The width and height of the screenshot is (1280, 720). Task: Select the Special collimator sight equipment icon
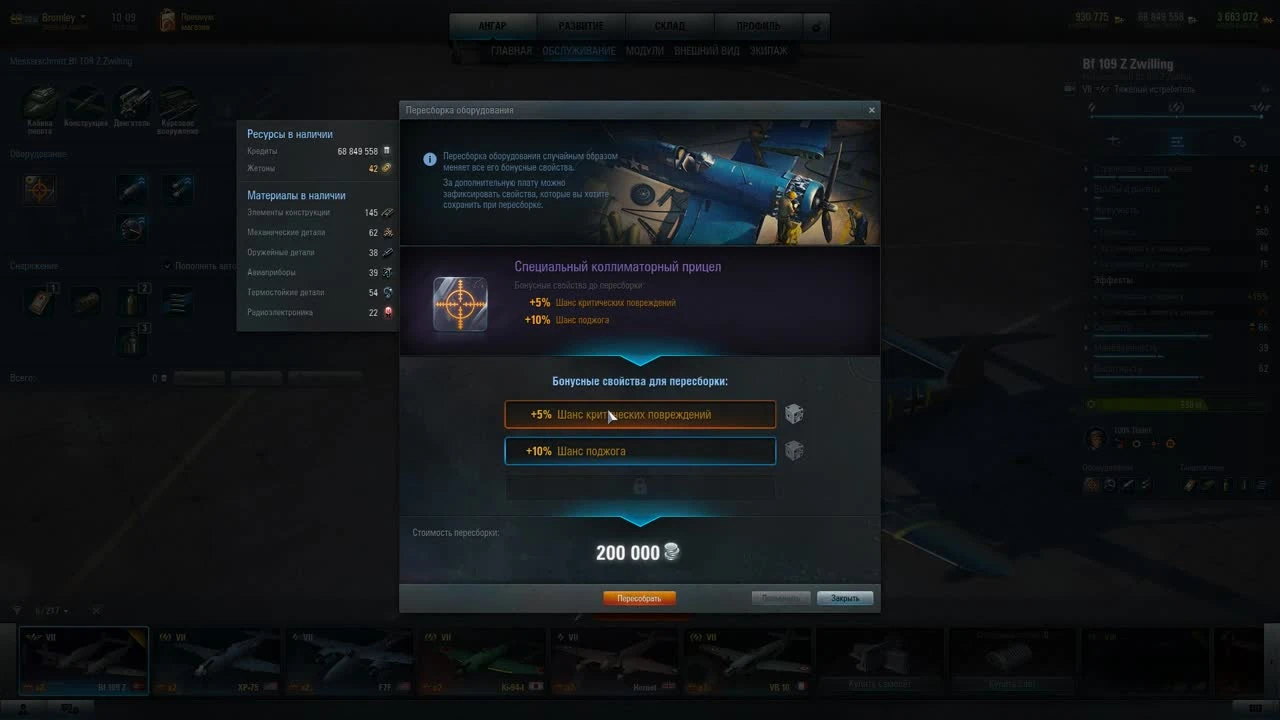(x=460, y=305)
